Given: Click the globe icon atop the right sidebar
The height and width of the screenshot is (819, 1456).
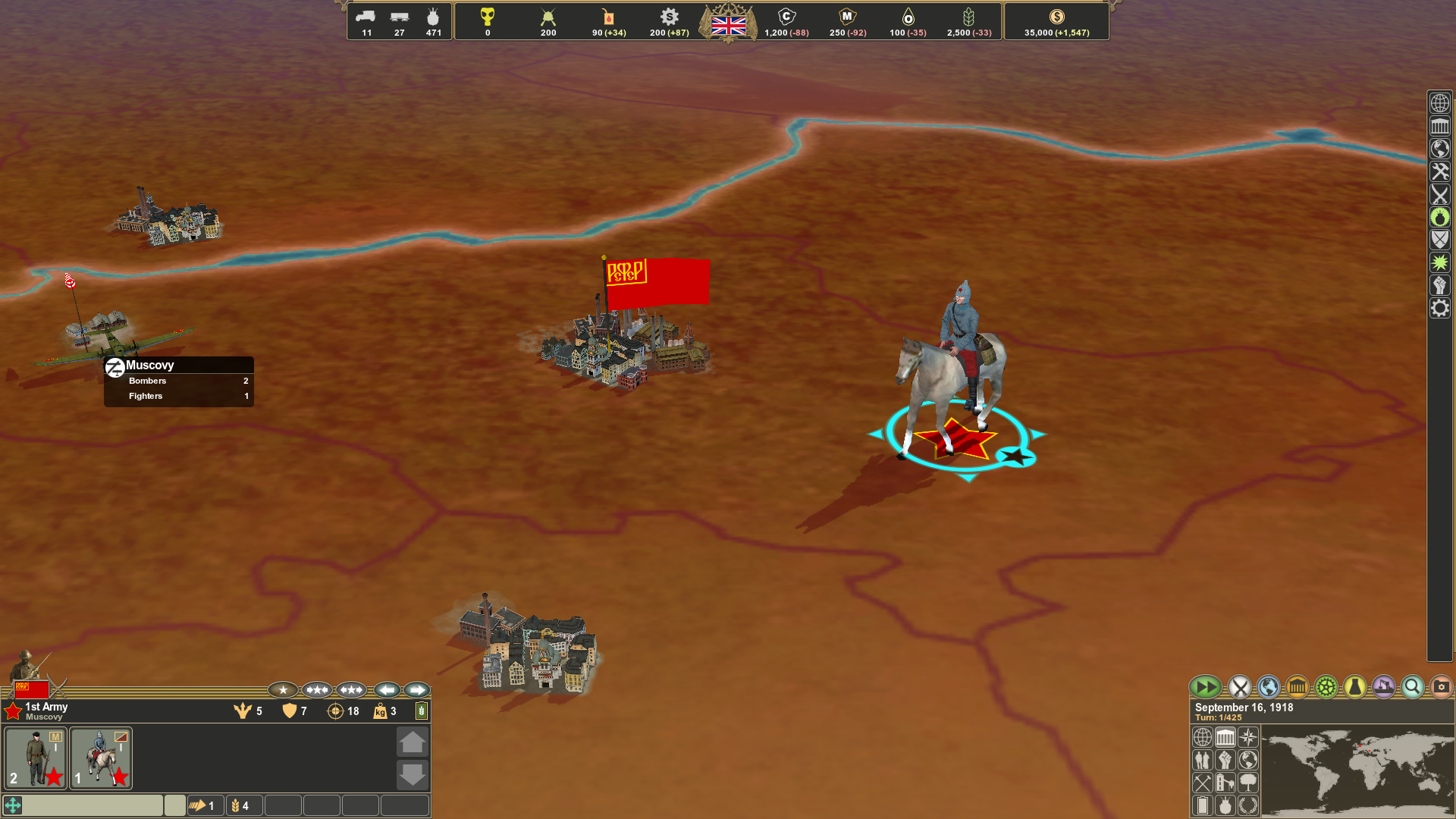Looking at the screenshot, I should [x=1439, y=103].
